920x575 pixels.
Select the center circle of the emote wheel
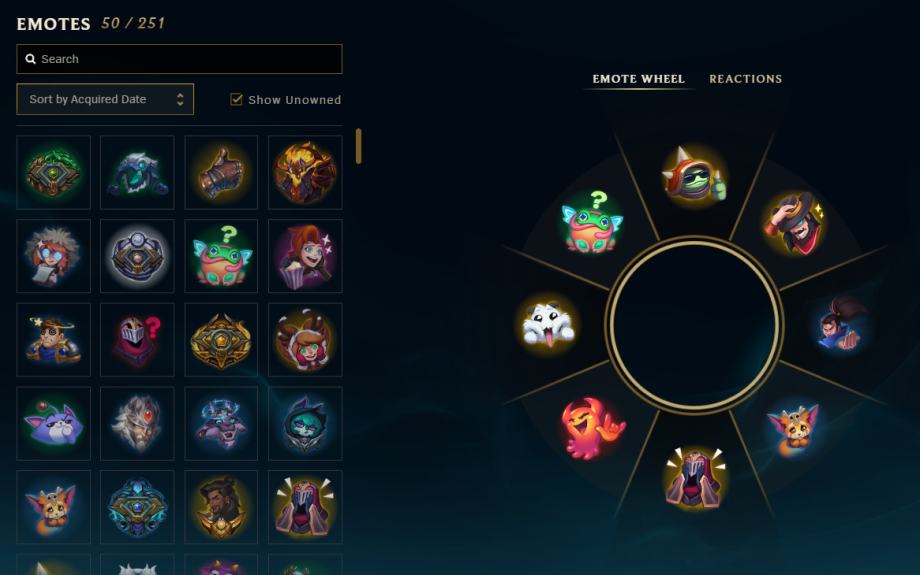pos(693,324)
